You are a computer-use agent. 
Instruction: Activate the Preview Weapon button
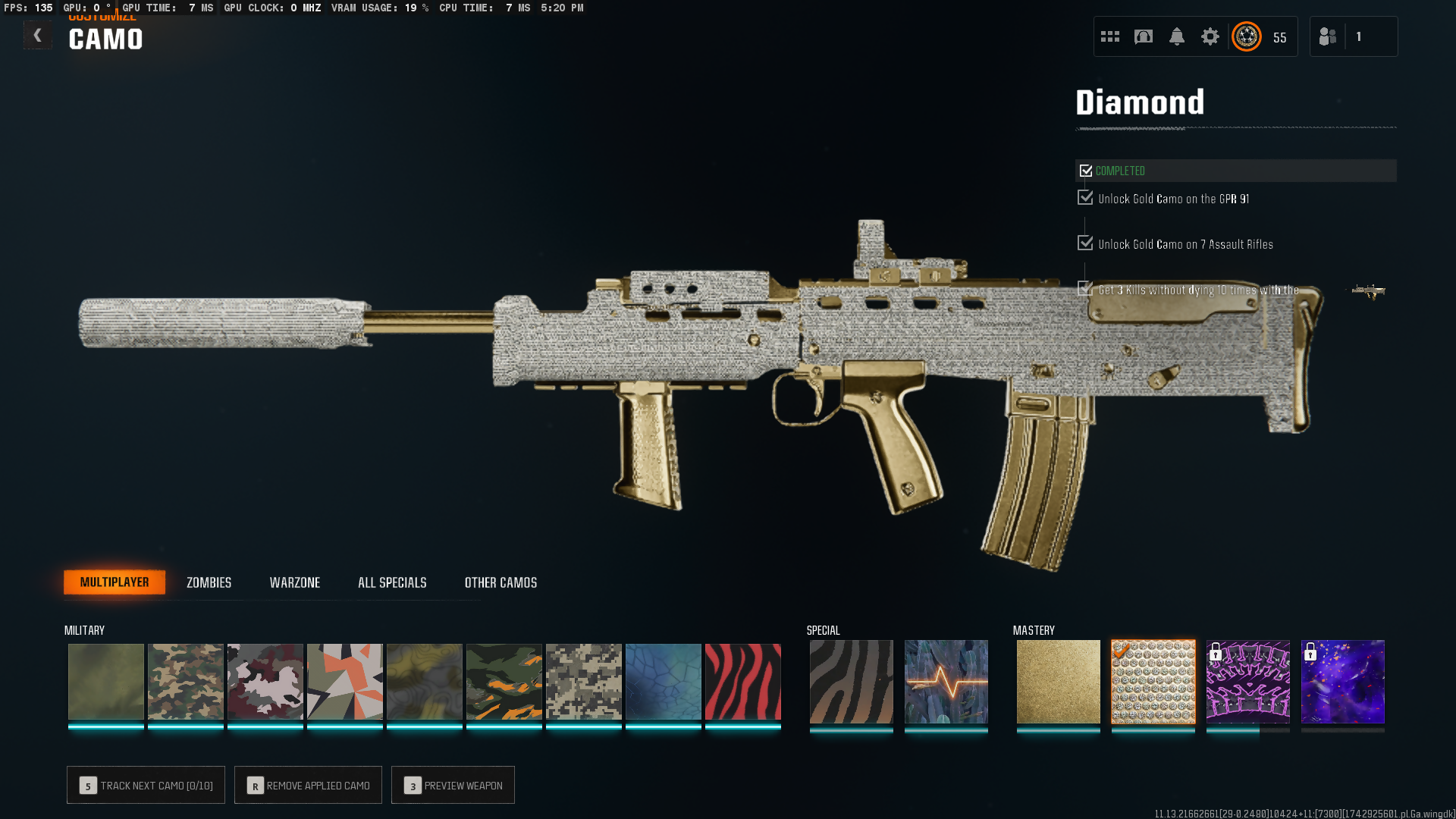(x=453, y=785)
